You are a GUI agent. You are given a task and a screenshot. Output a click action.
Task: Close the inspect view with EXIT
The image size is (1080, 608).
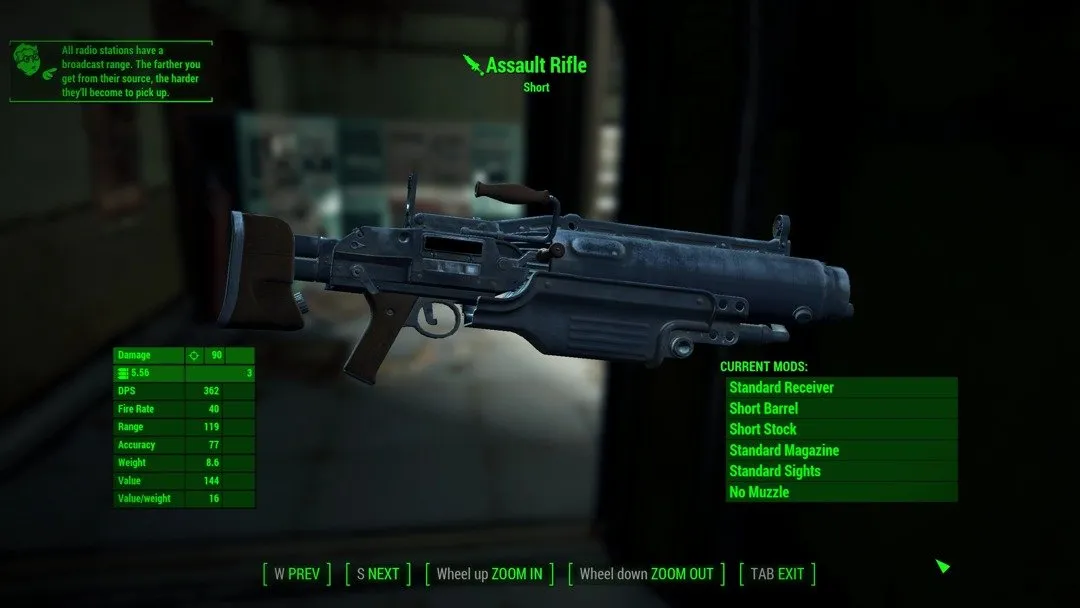pos(777,574)
